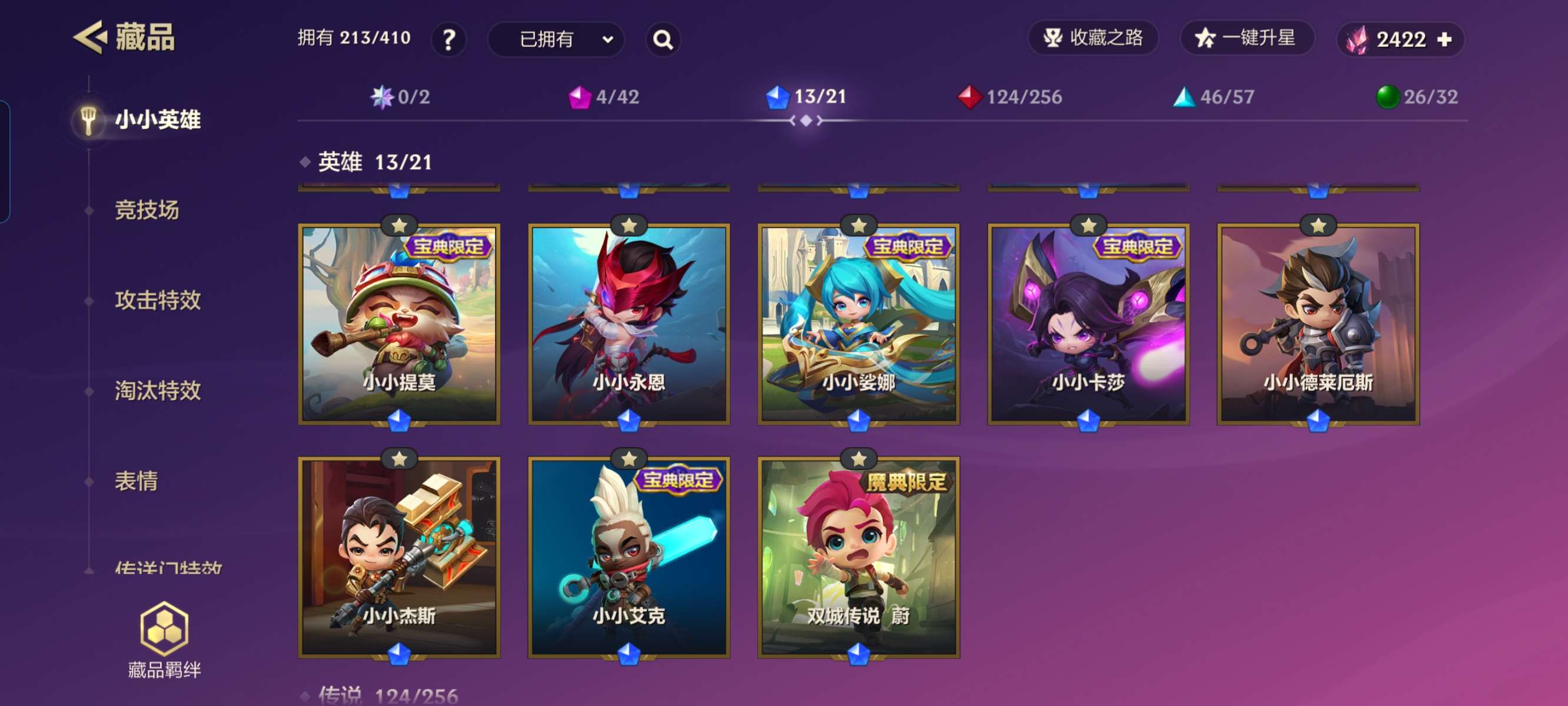Select the 竞技场 category
The image size is (1568, 706).
pos(147,210)
